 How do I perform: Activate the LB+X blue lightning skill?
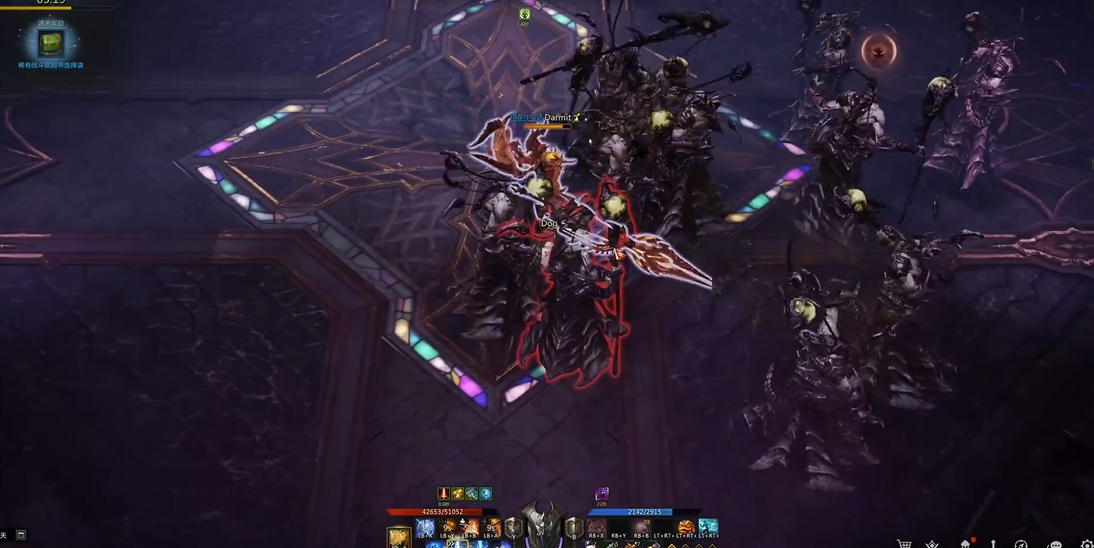tap(425, 527)
